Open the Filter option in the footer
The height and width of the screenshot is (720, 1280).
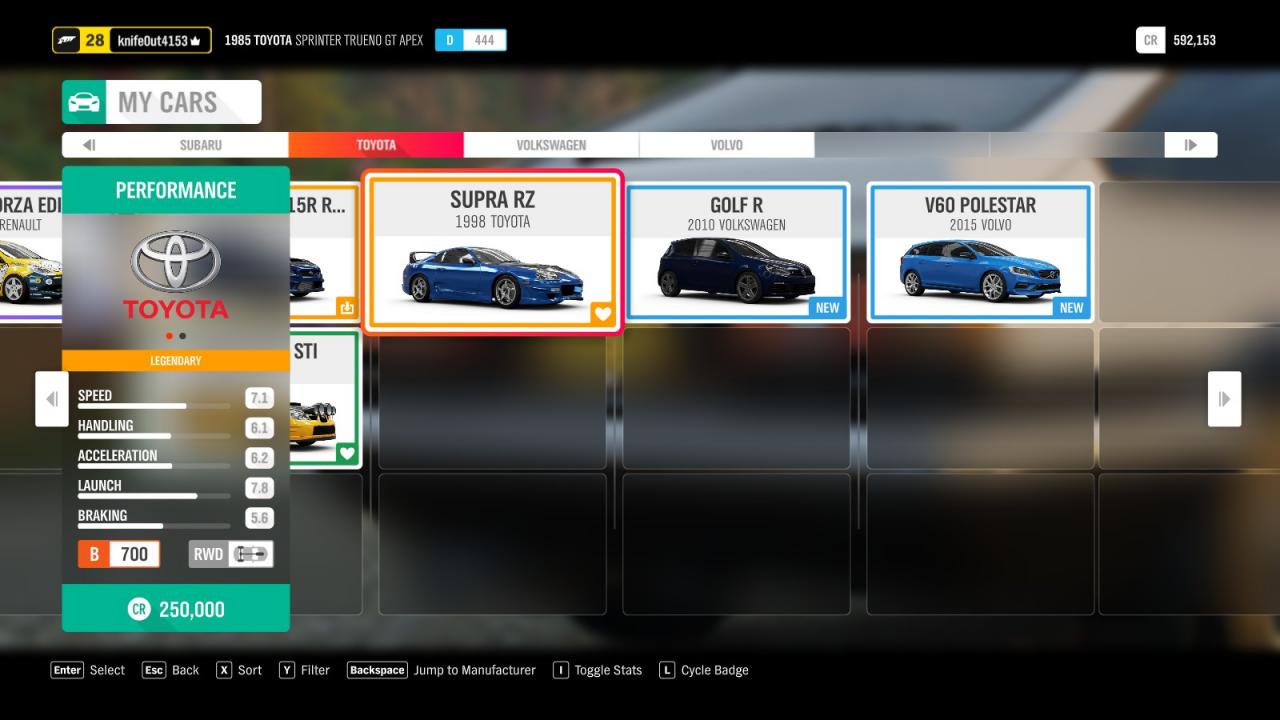point(304,670)
